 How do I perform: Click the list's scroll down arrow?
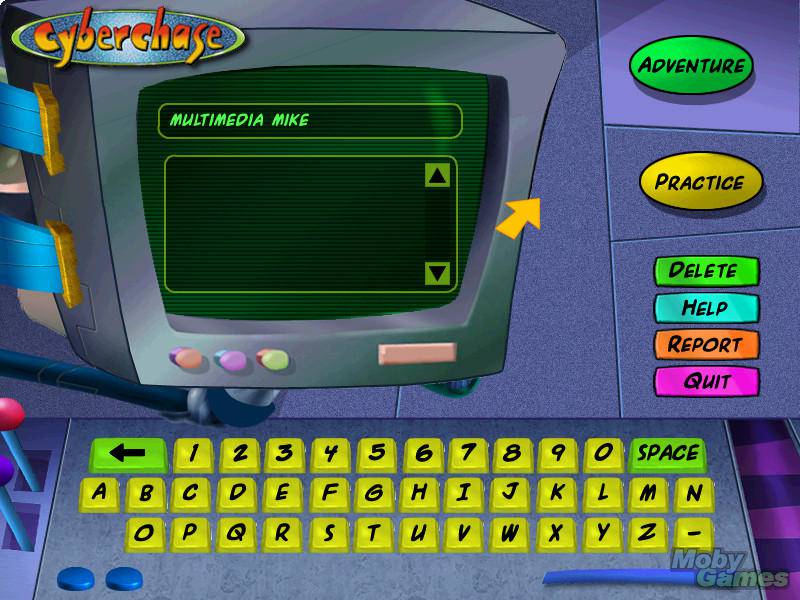(x=438, y=271)
